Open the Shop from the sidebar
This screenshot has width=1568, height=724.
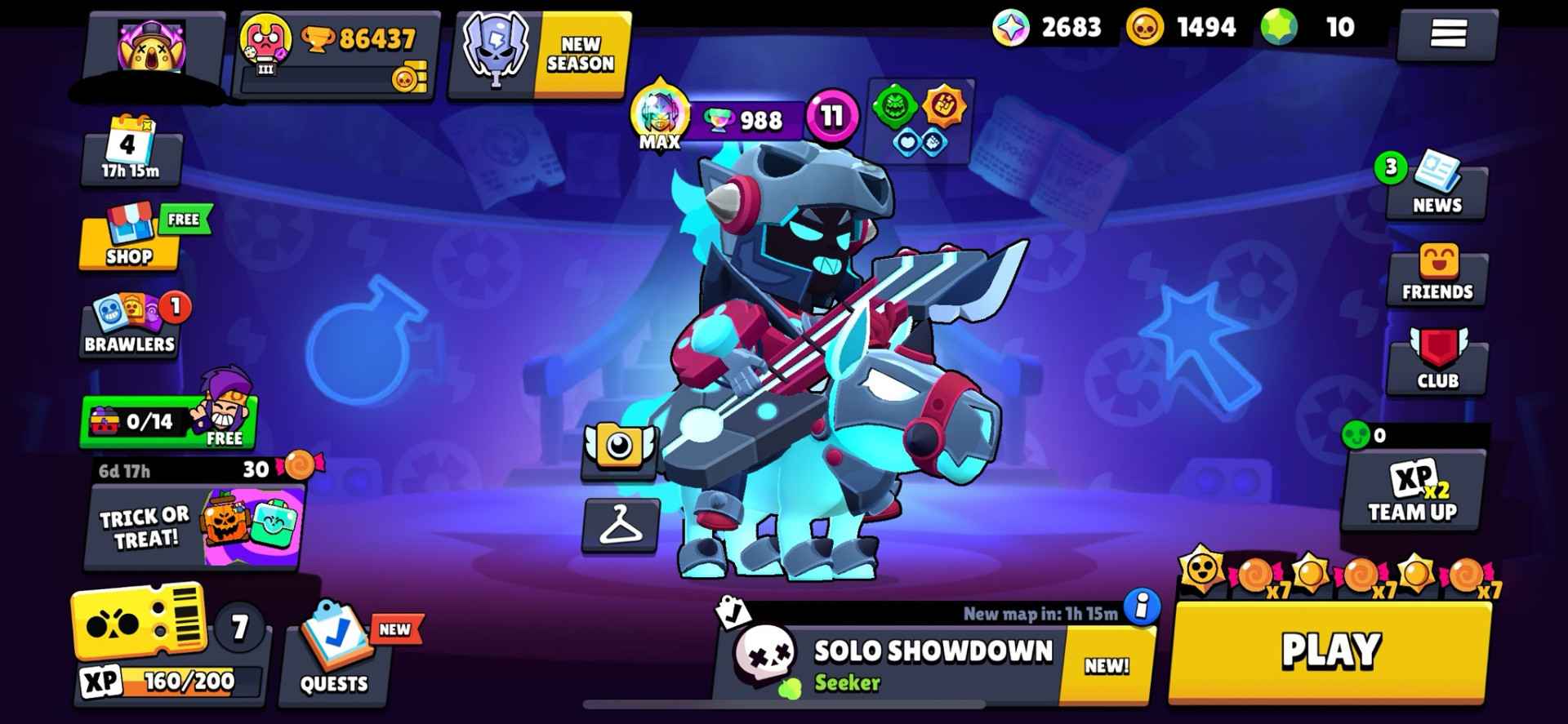(x=131, y=241)
